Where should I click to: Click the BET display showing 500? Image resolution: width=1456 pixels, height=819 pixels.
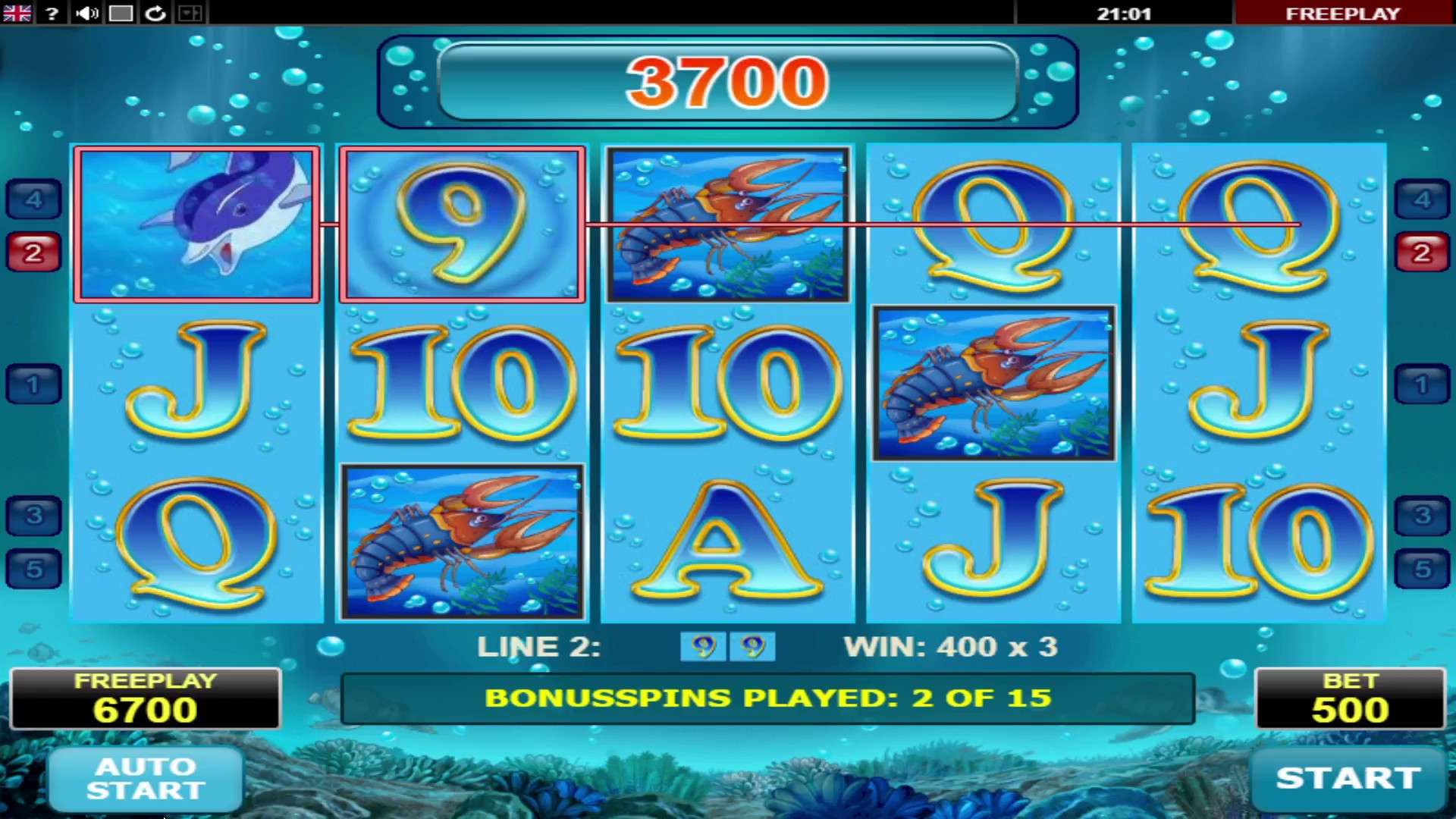1349,698
